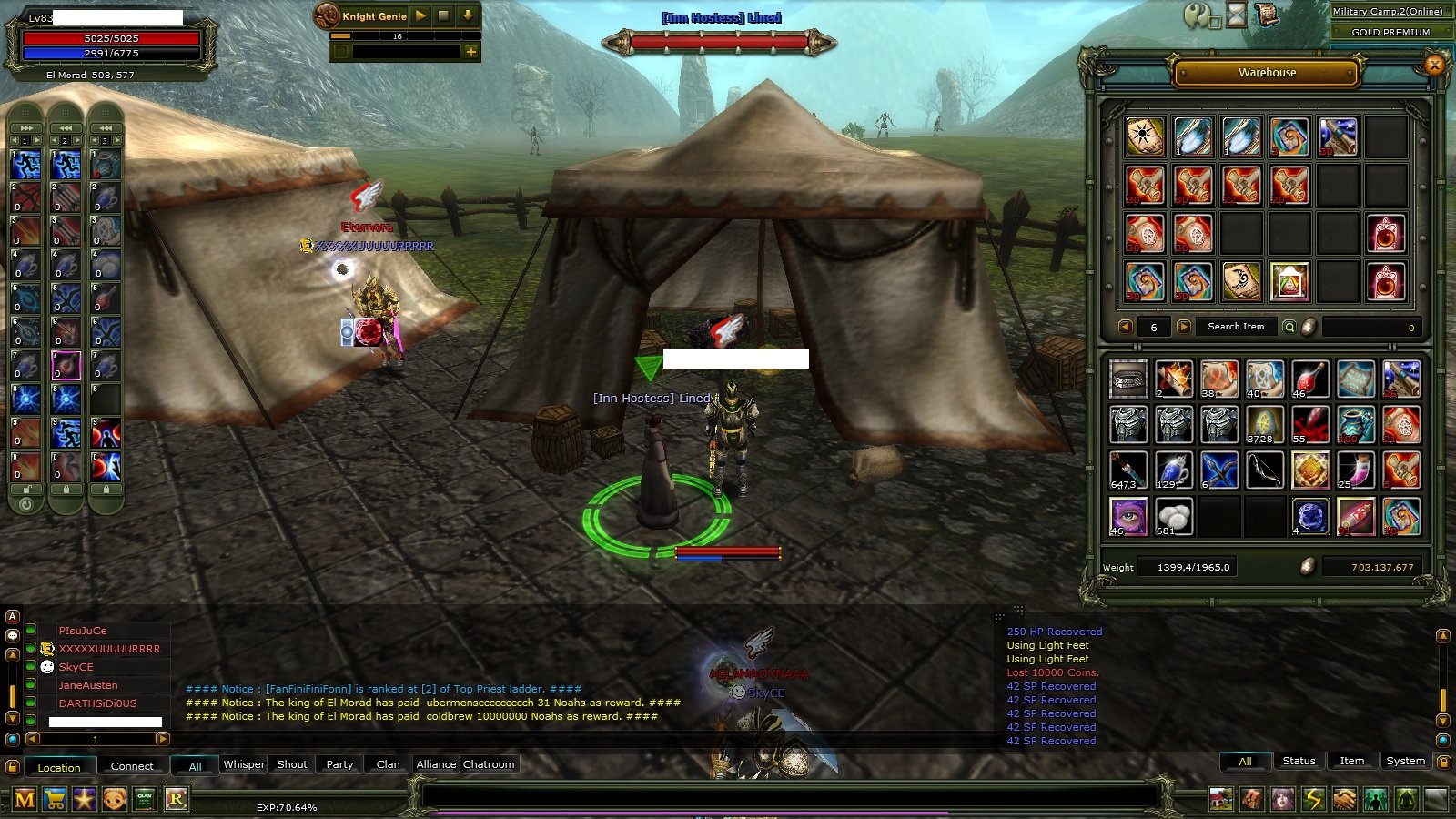Click the EXP progress bar
1456x819 pixels.
[x=287, y=806]
